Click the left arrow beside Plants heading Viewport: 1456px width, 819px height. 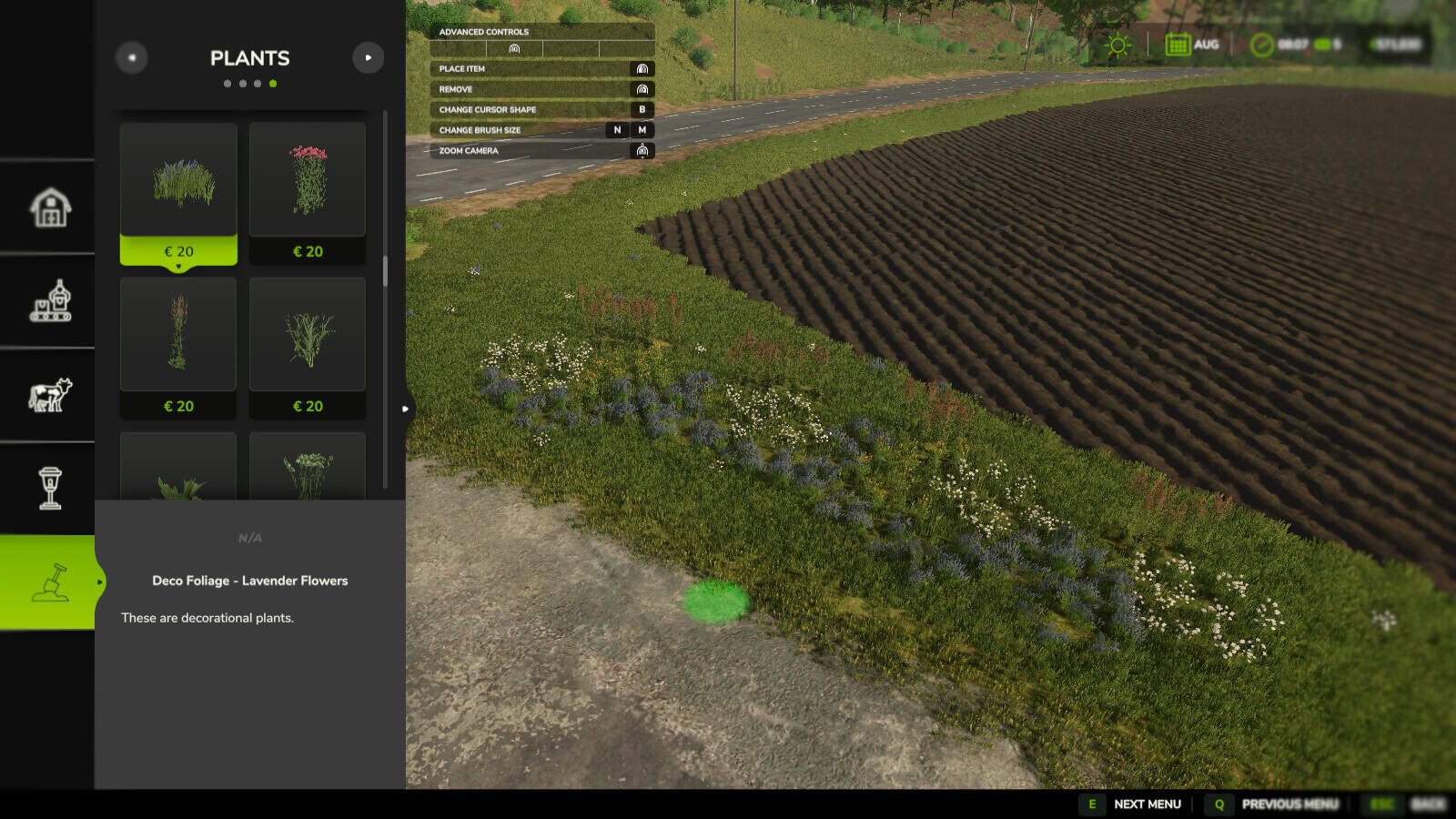[132, 57]
